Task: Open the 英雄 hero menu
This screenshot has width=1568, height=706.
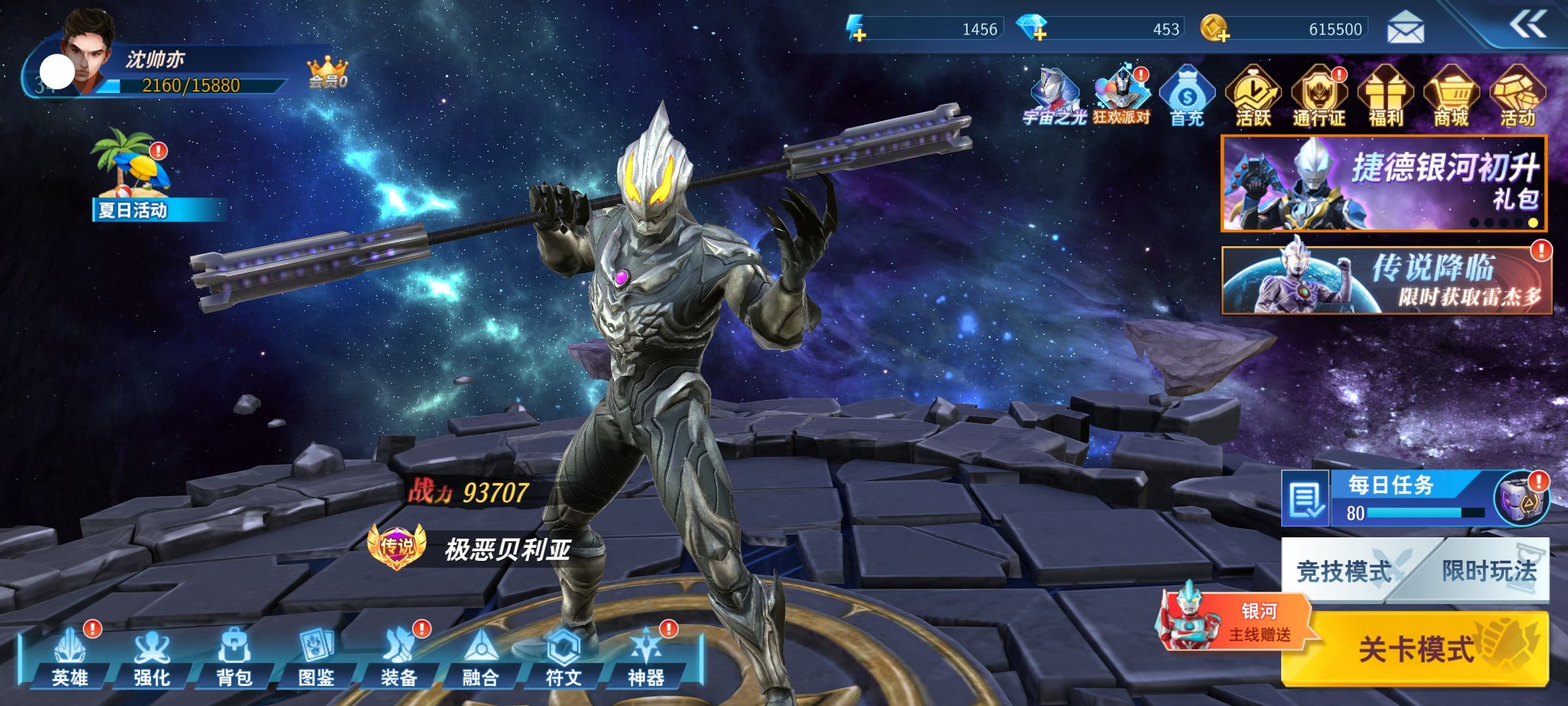Action: (70, 658)
